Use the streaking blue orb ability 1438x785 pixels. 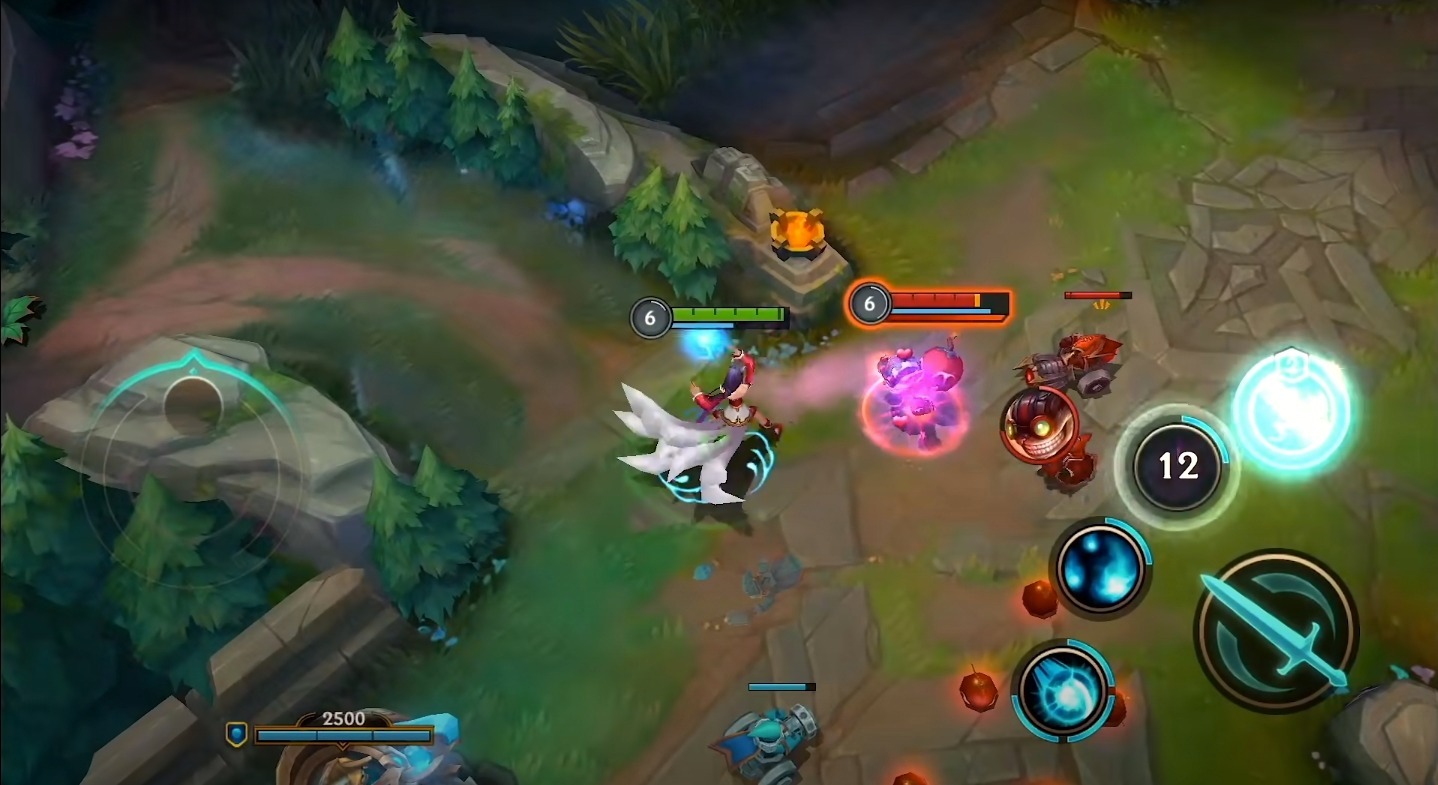click(1062, 690)
